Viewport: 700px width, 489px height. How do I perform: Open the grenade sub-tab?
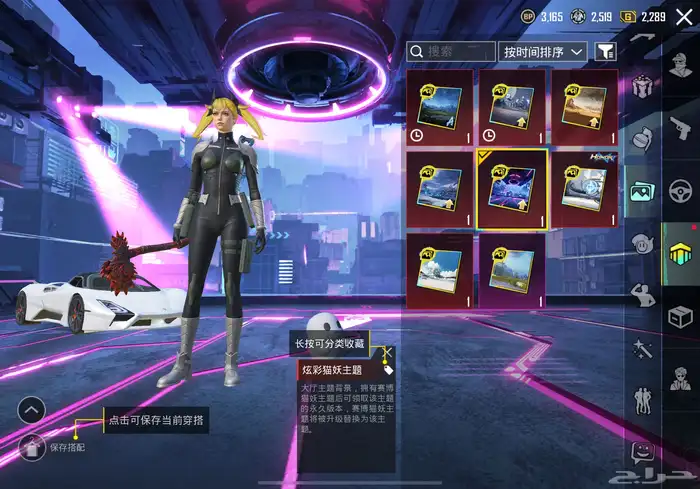[x=641, y=140]
